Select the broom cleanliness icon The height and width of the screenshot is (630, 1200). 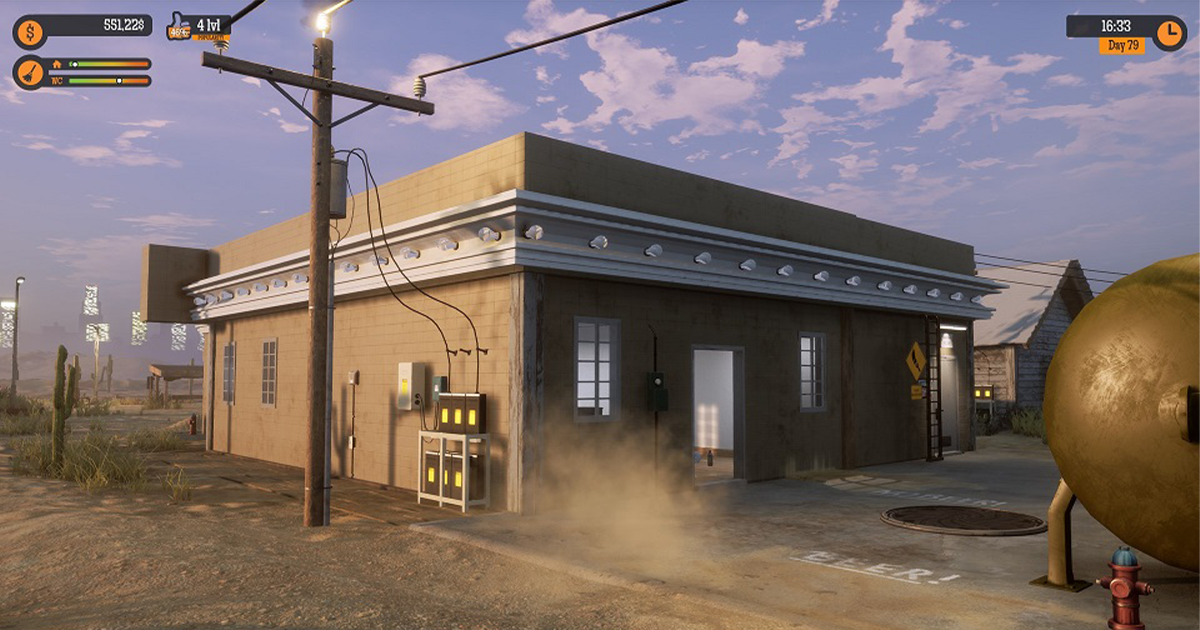click(28, 72)
